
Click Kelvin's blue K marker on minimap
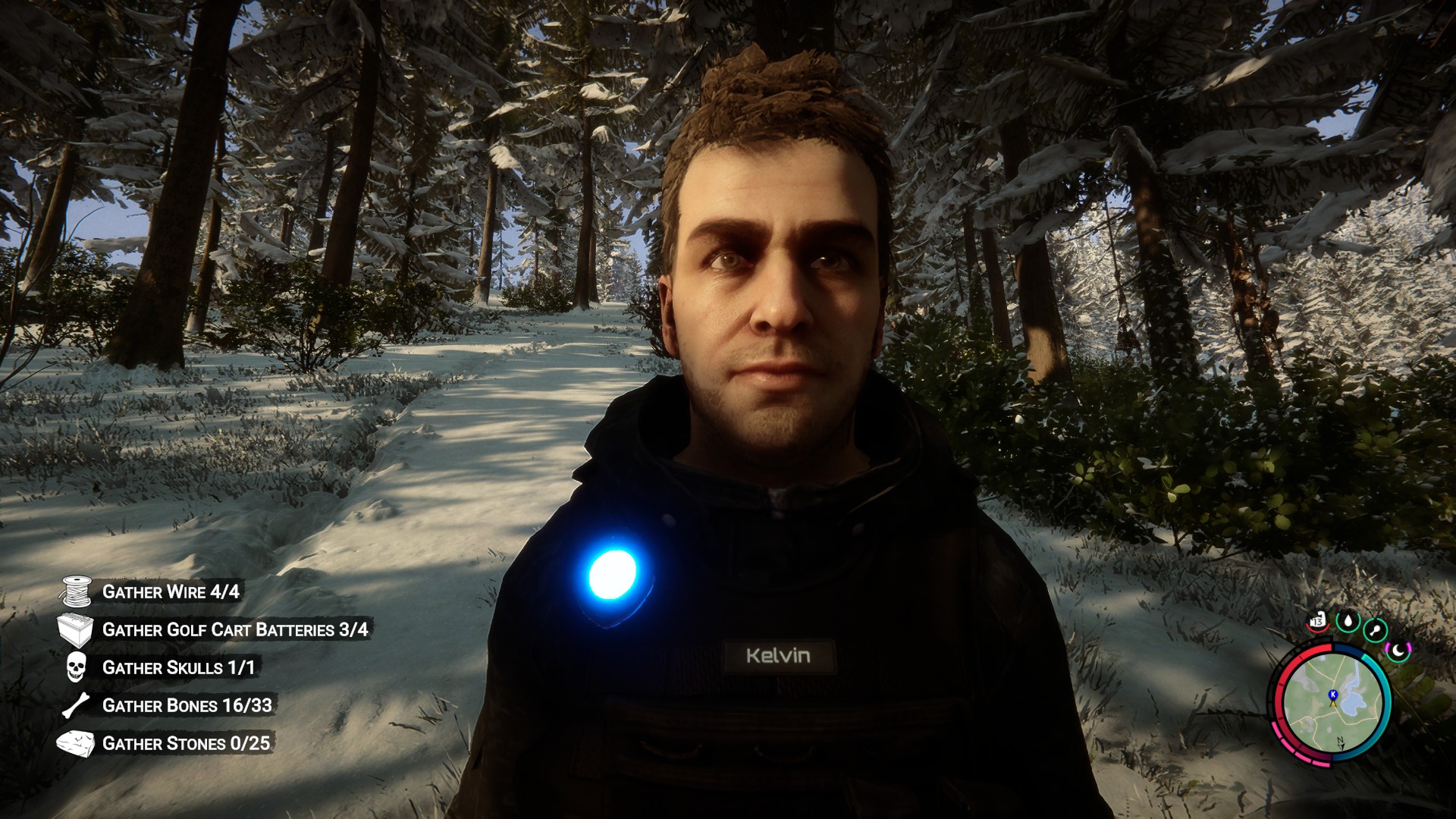1332,694
